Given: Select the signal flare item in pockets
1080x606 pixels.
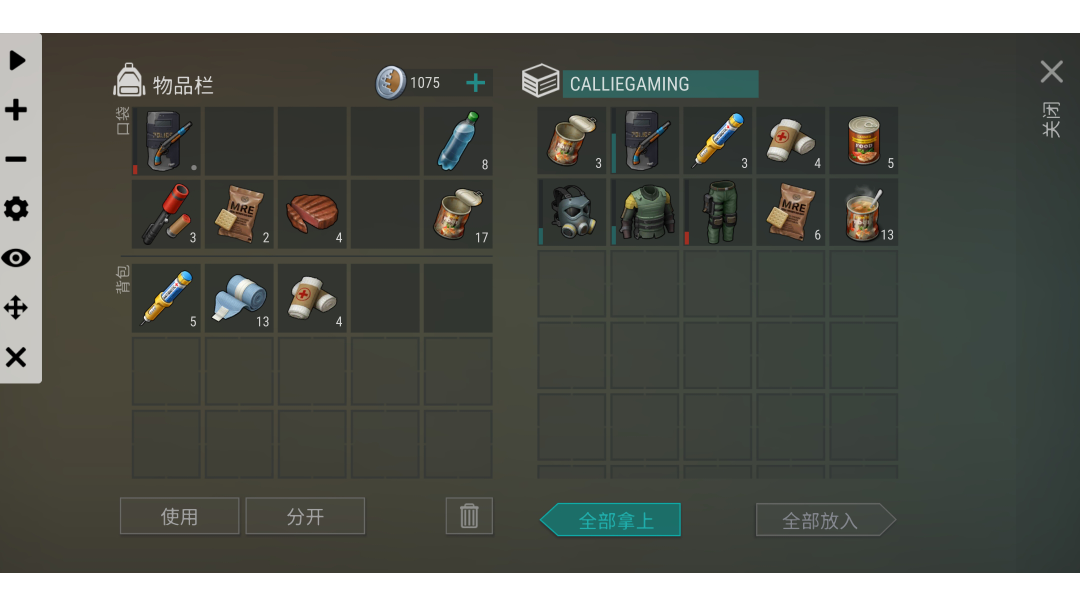Looking at the screenshot, I should tap(166, 213).
